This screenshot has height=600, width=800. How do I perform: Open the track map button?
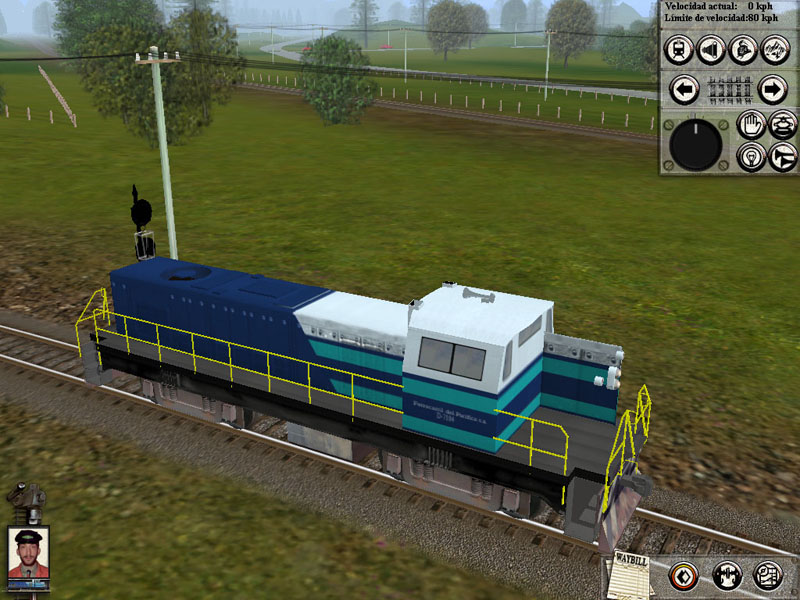767,575
